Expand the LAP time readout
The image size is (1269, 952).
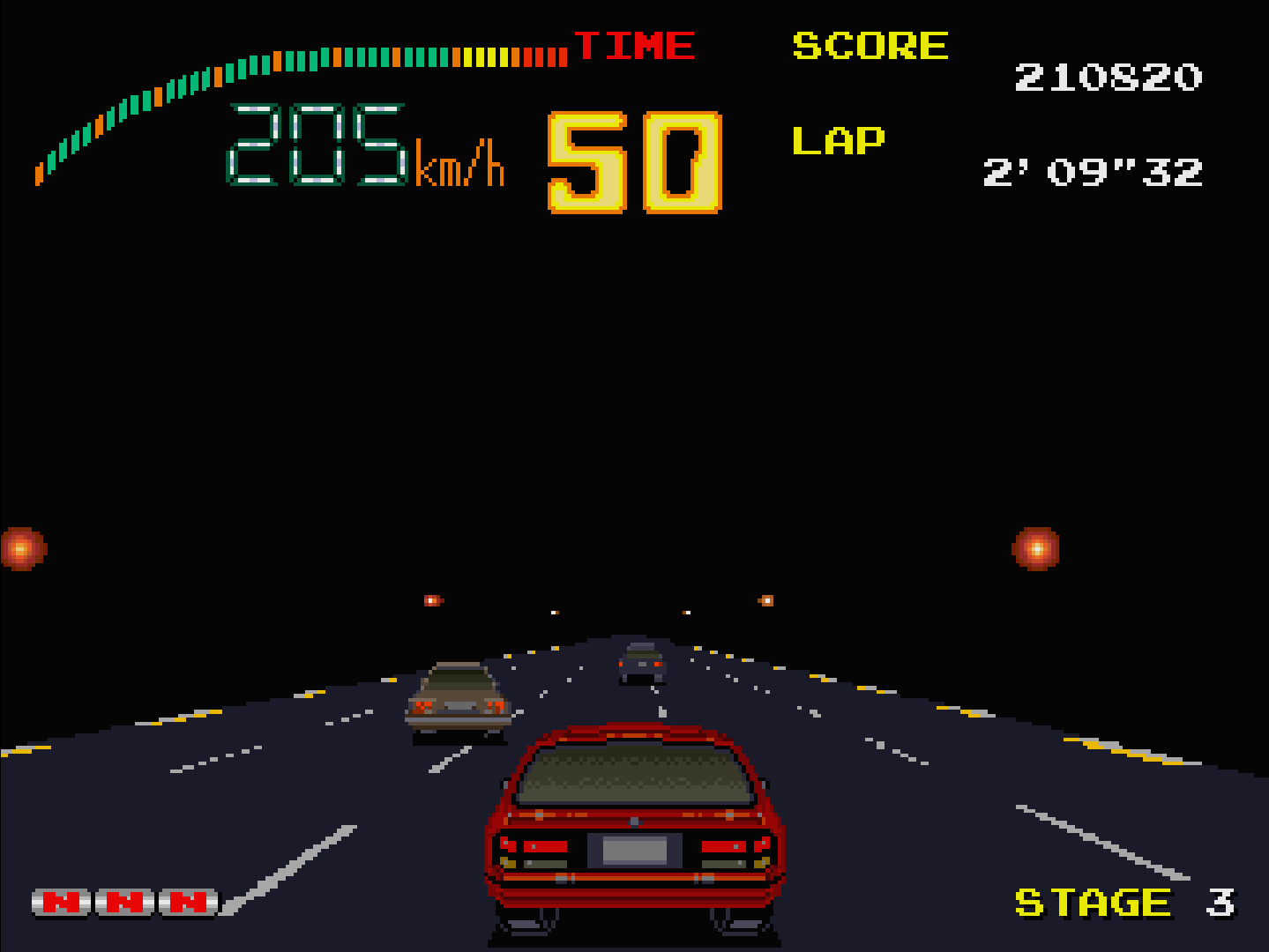click(x=1094, y=173)
